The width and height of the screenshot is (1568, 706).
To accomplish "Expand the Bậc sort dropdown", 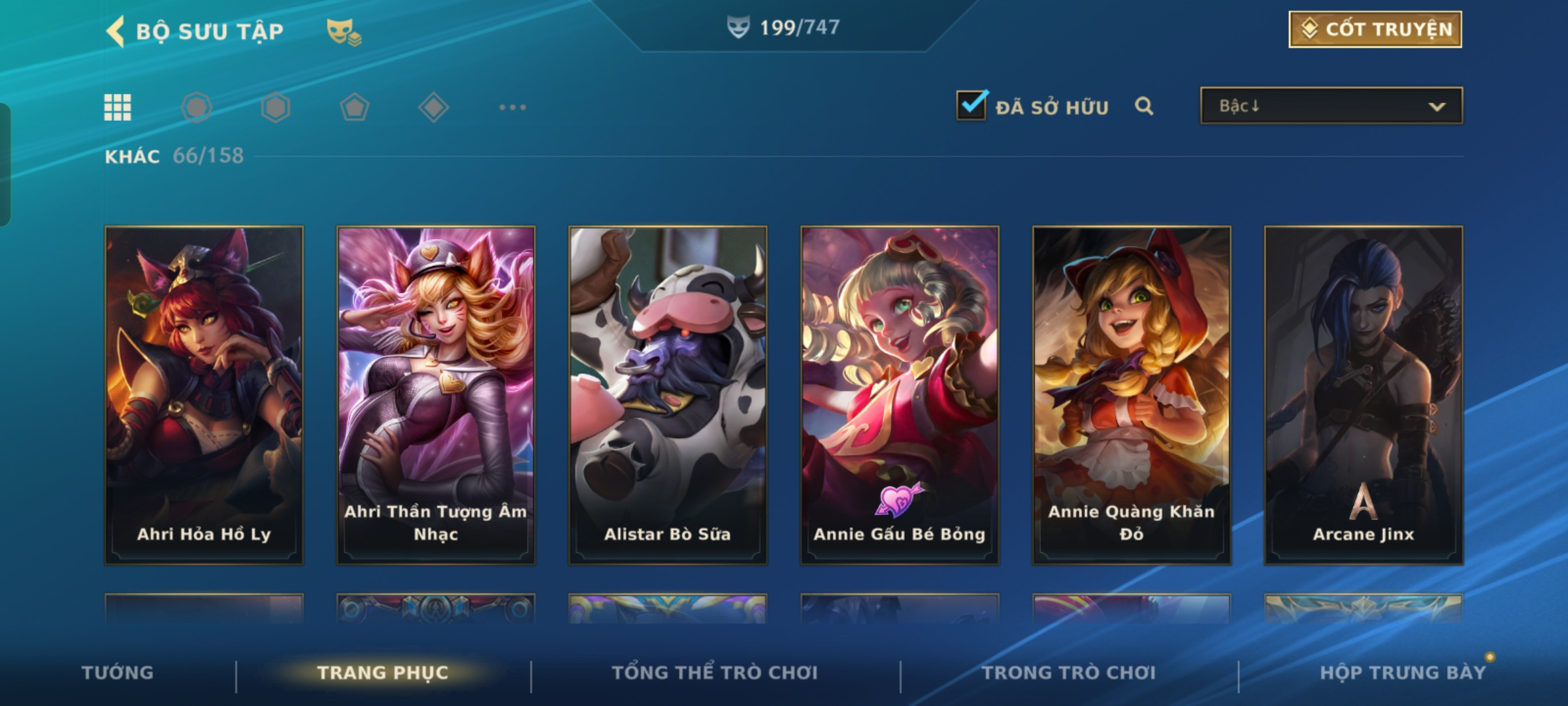I will [1331, 106].
